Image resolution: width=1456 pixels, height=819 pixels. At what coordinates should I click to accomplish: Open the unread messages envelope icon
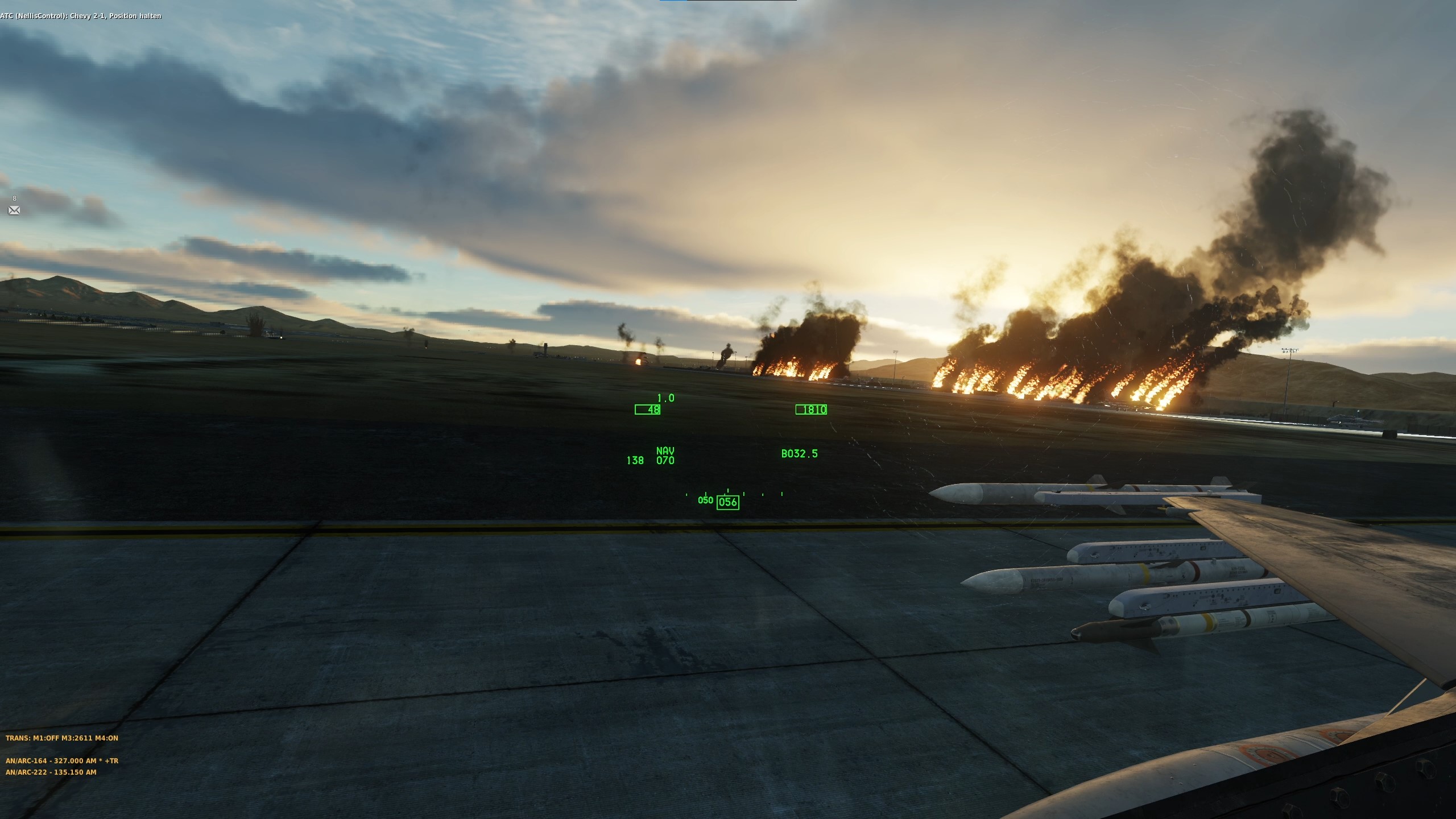[14, 211]
